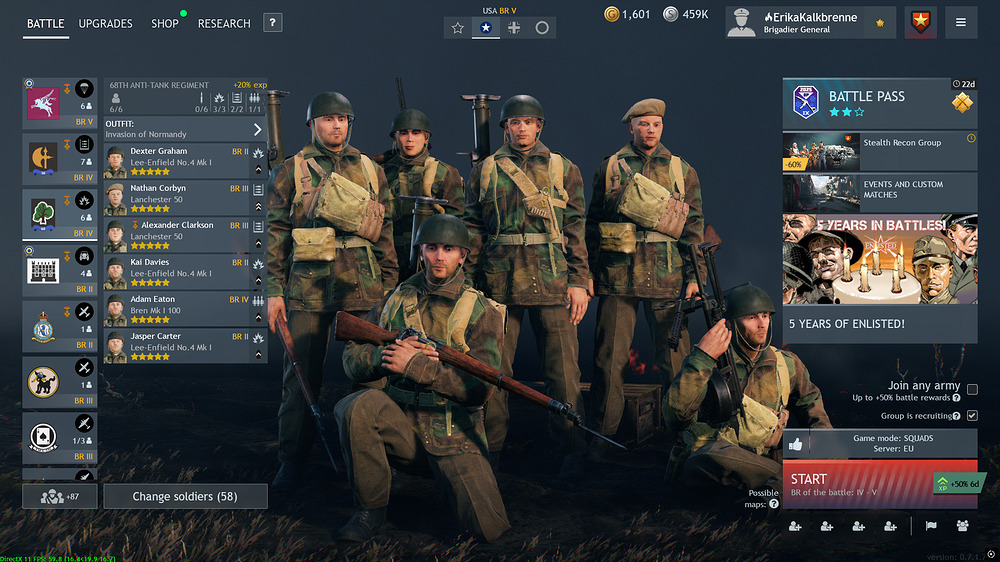Image resolution: width=1000 pixels, height=562 pixels.
Task: Open the hamburger main menu
Action: click(x=961, y=22)
